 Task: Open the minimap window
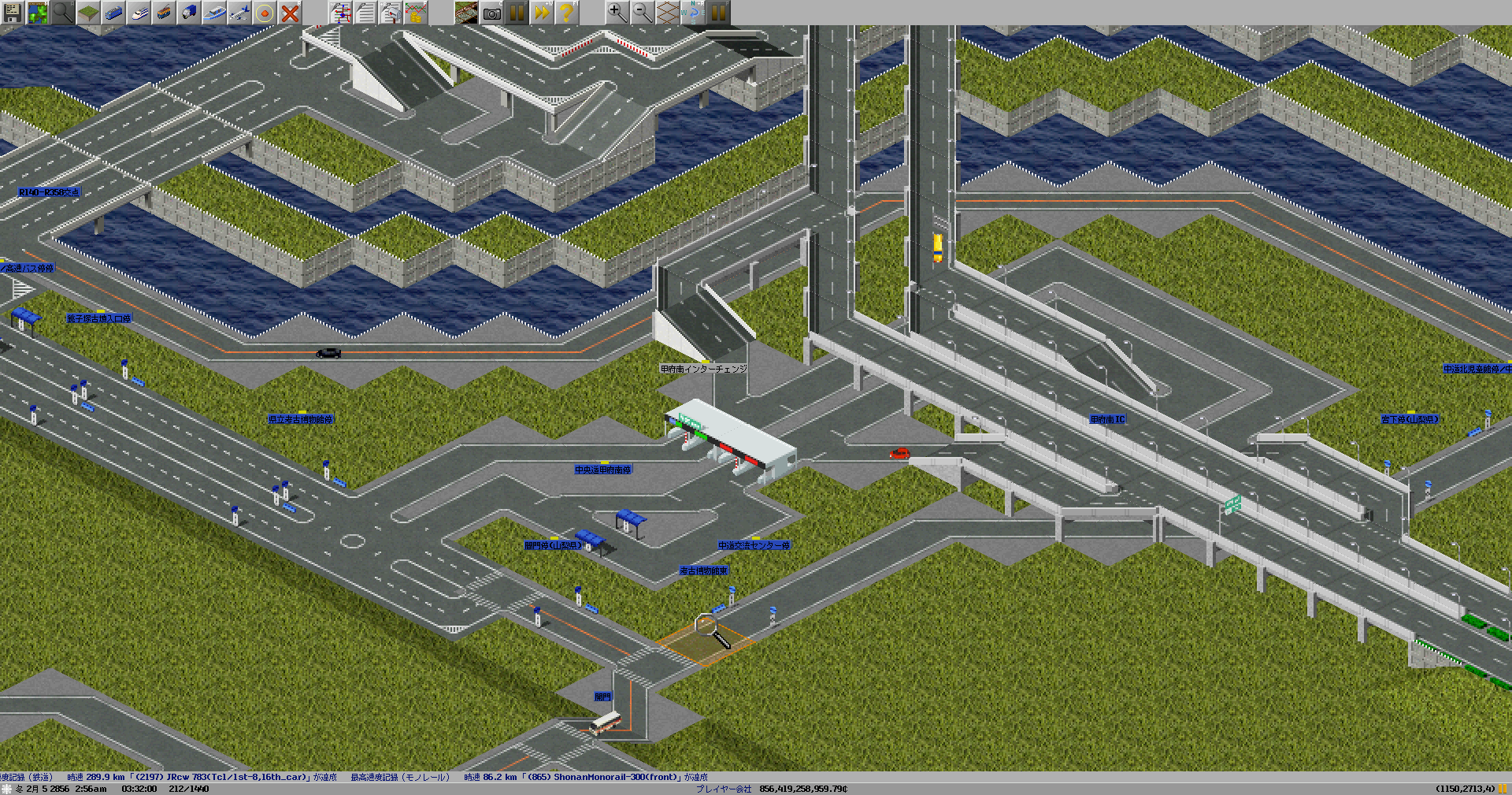38,13
